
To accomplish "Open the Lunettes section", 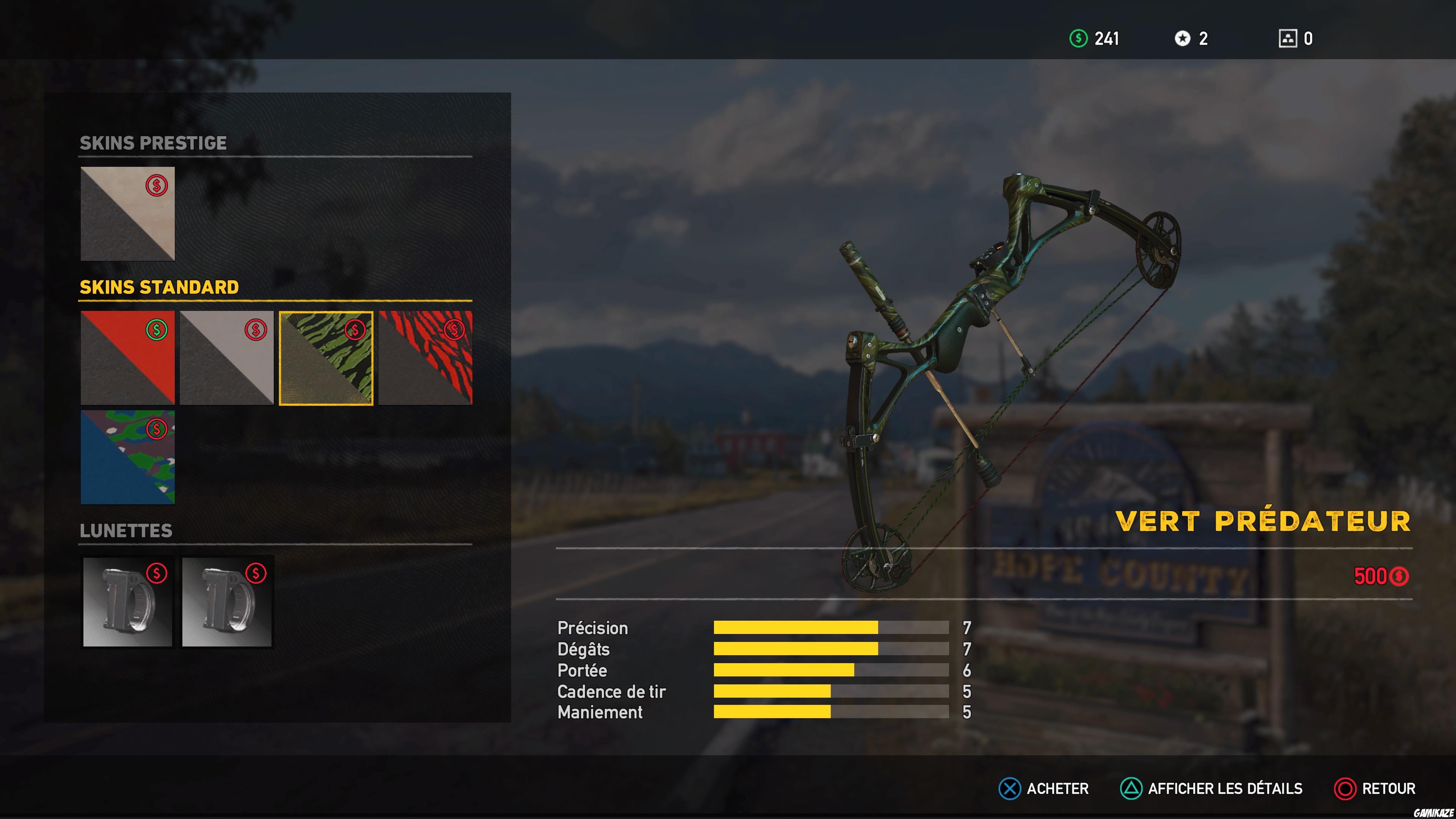I will tap(126, 531).
